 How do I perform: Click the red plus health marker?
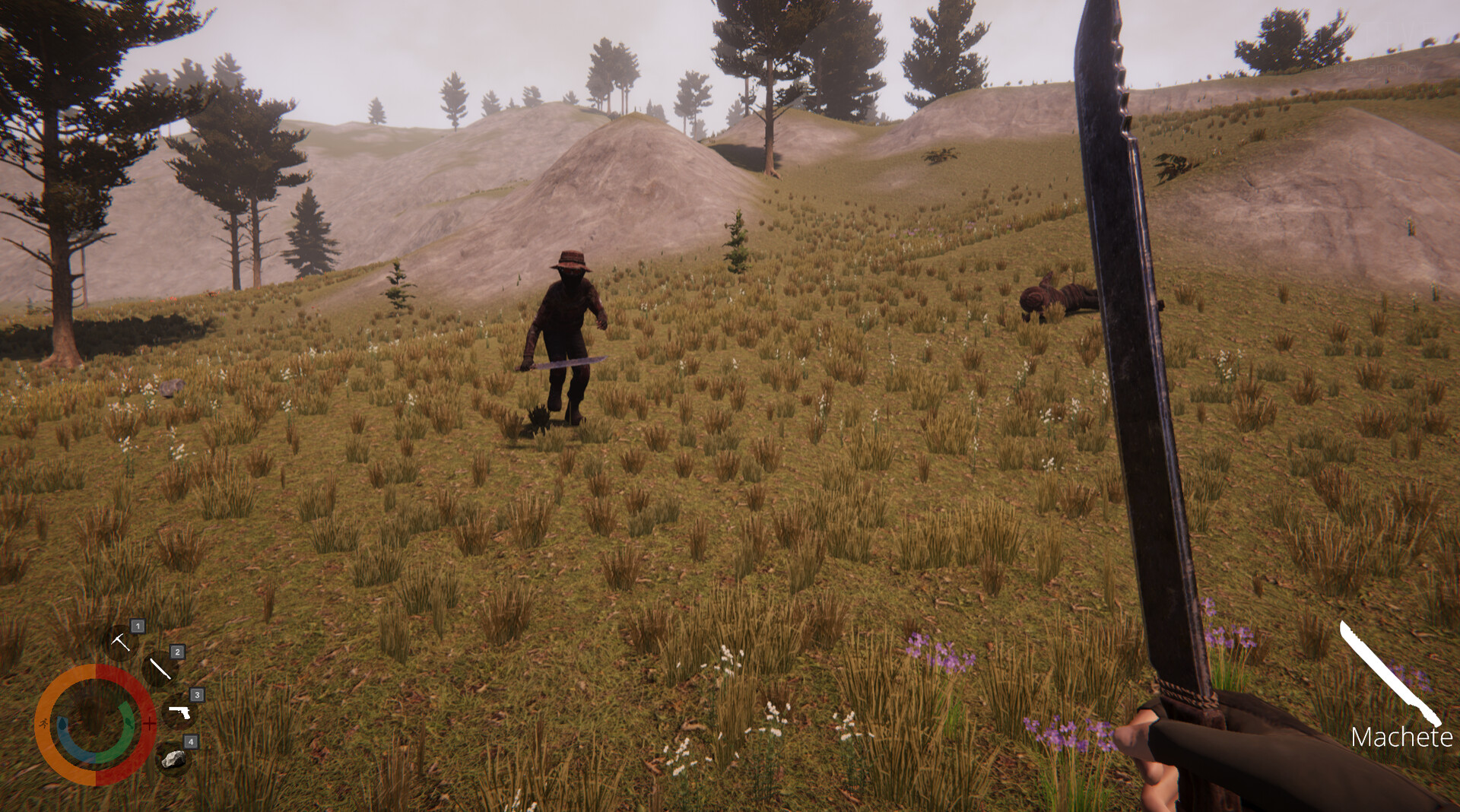[150, 724]
